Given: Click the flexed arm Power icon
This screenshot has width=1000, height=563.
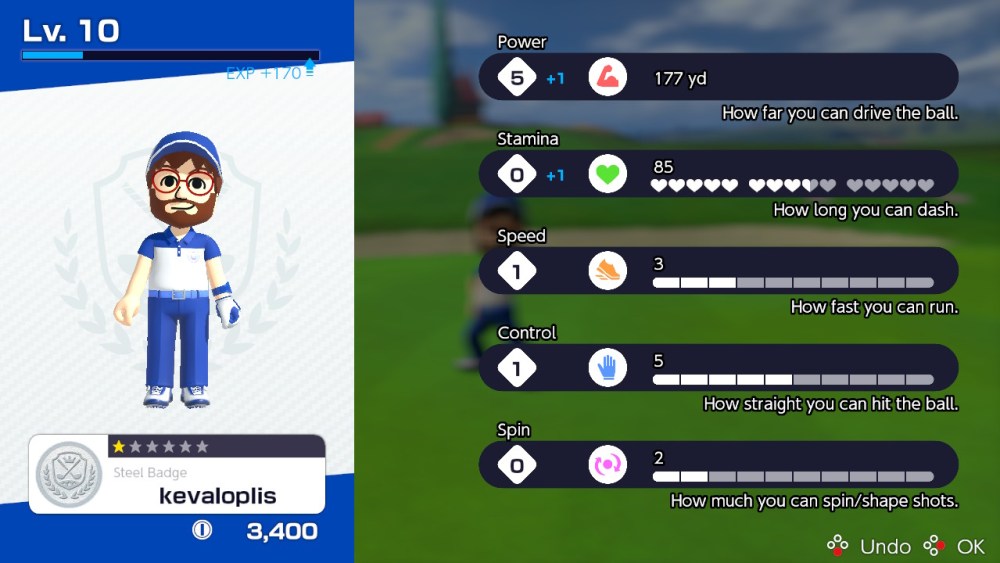Looking at the screenshot, I should pyautogui.click(x=607, y=77).
